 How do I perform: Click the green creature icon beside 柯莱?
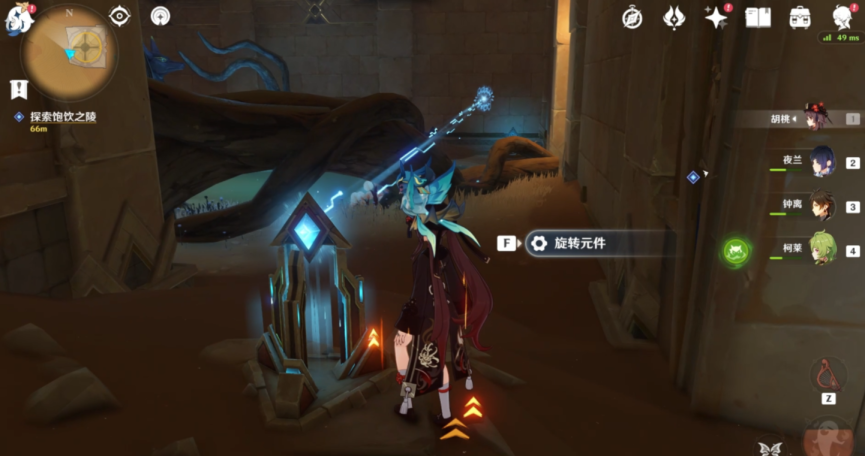[736, 250]
